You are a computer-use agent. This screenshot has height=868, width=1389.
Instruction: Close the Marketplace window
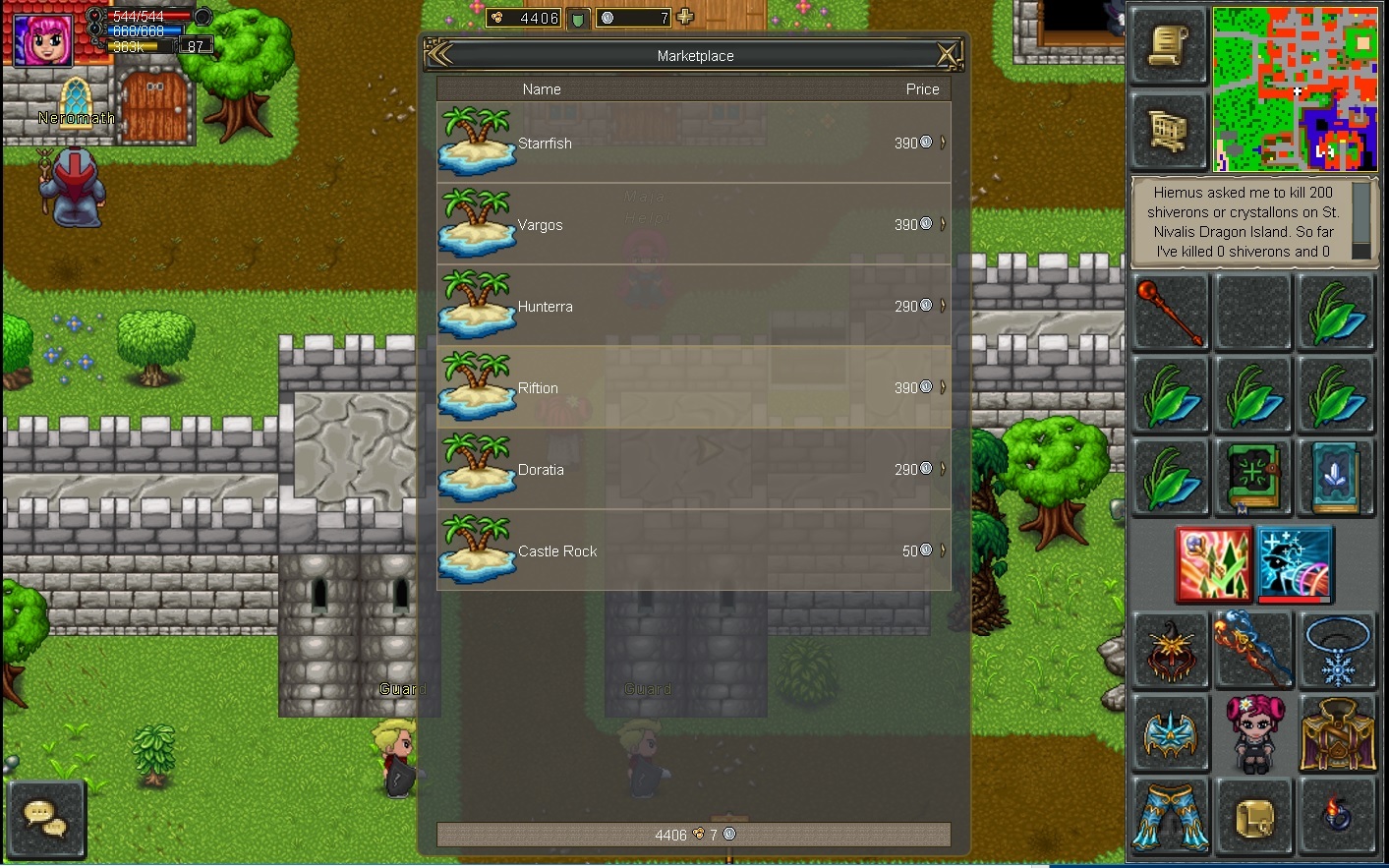(948, 55)
